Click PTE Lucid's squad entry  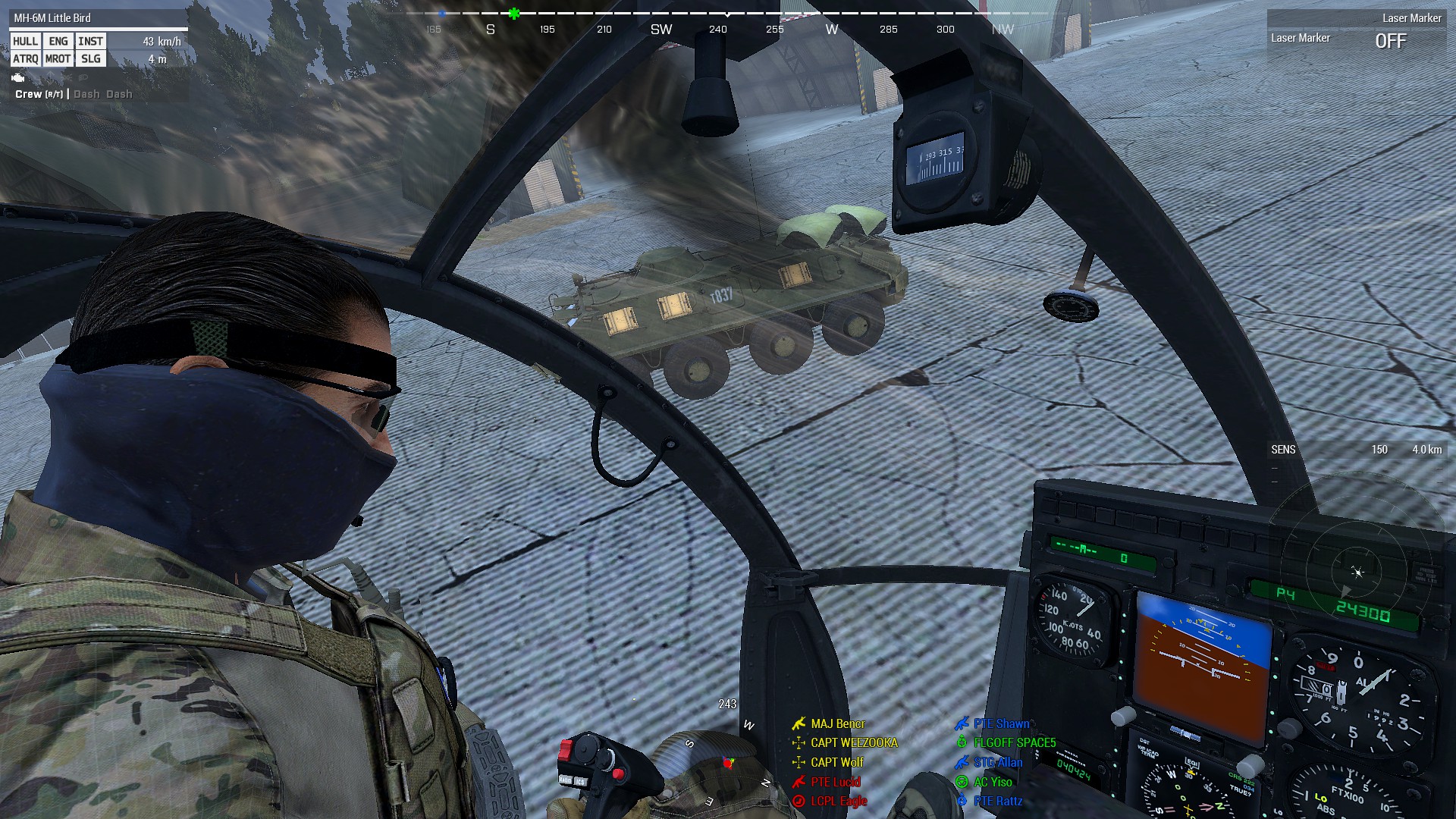click(835, 782)
